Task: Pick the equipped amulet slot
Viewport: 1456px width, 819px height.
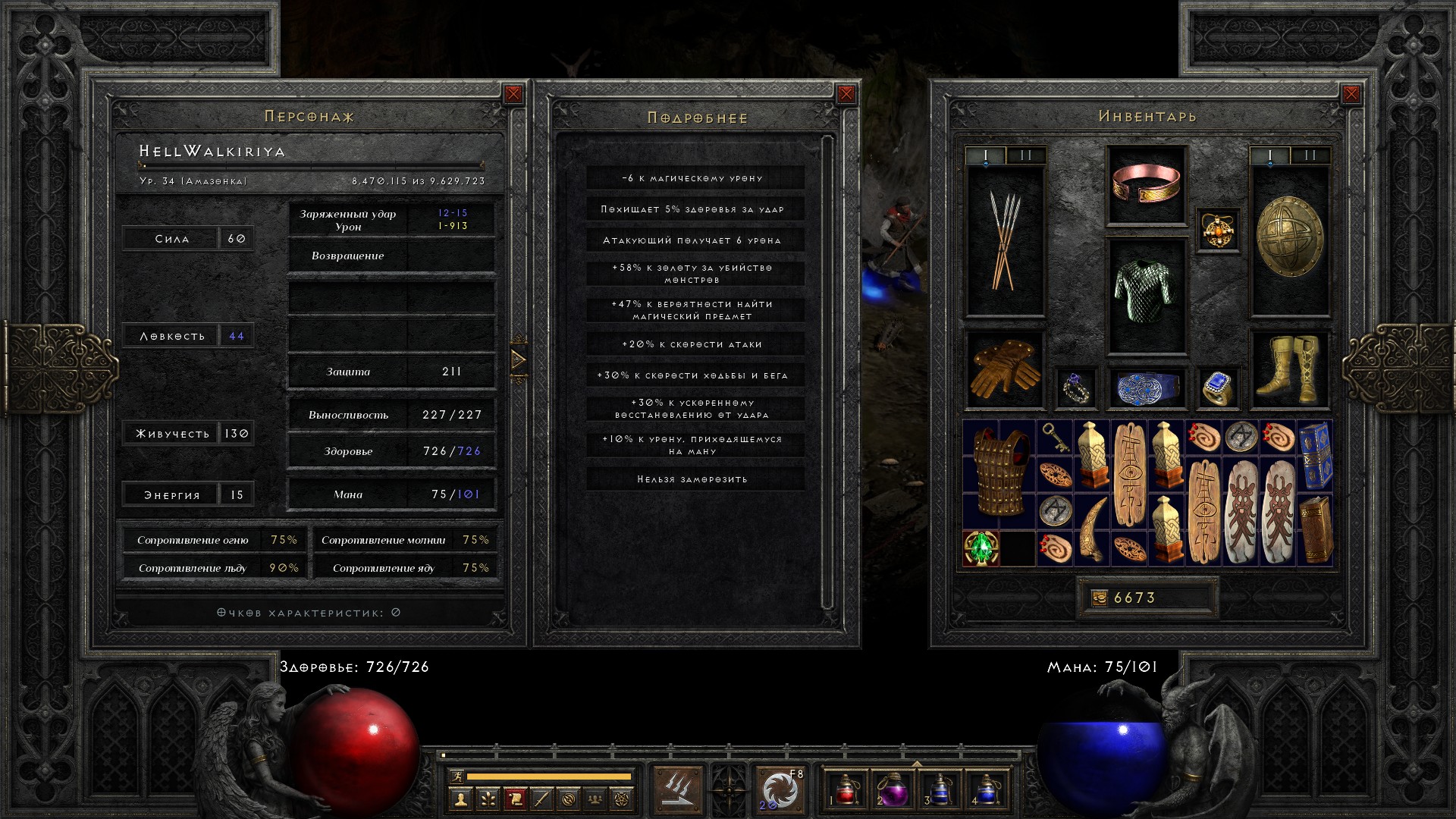Action: click(1218, 230)
